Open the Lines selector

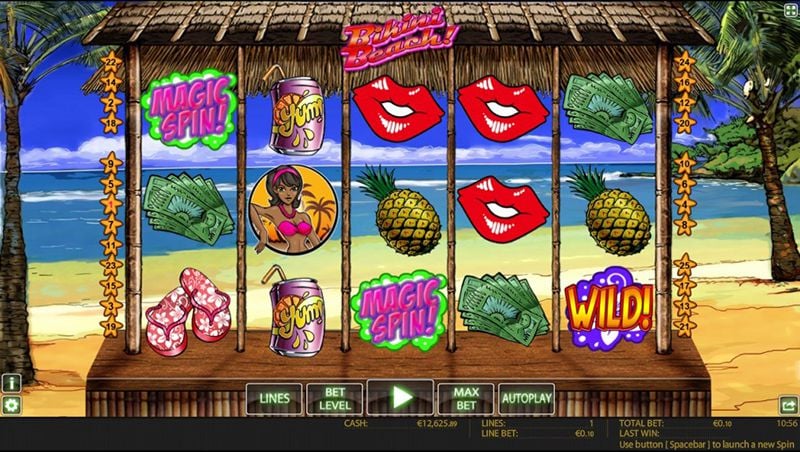[x=274, y=398]
